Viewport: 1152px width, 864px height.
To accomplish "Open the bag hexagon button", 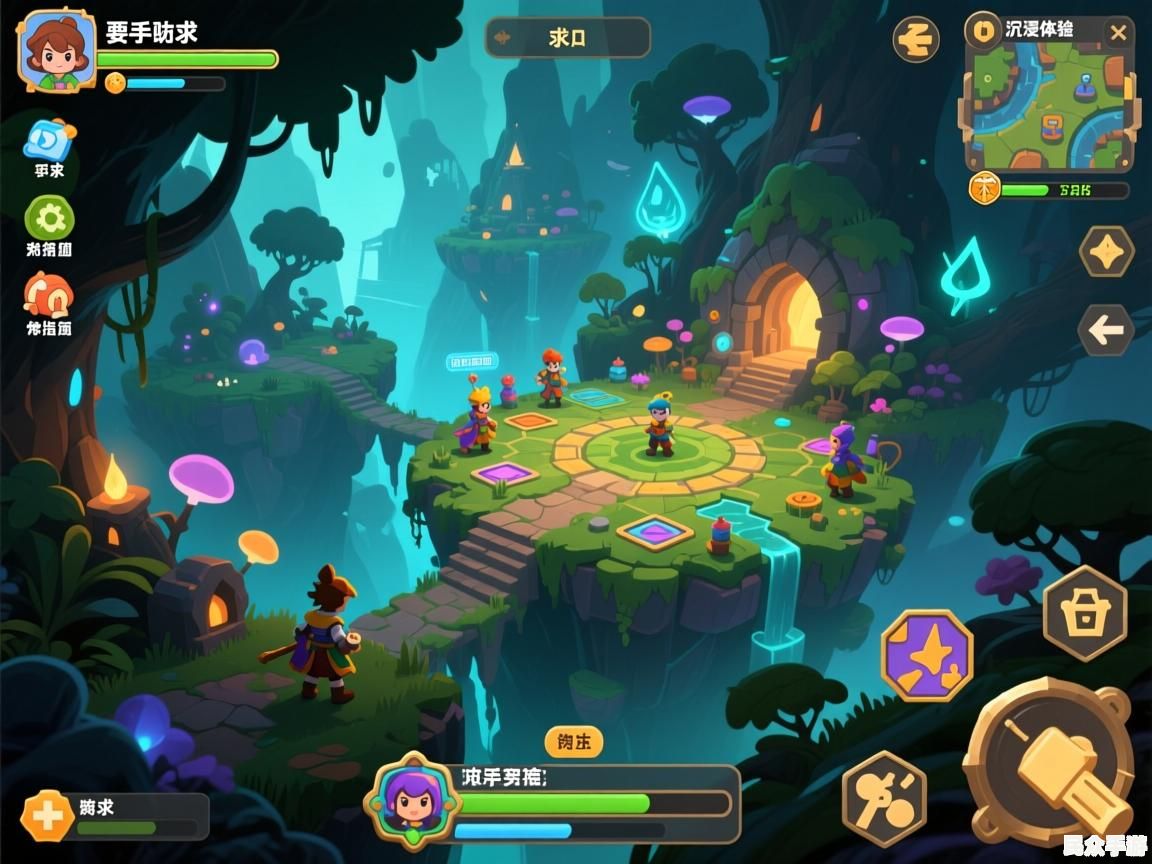I will (1084, 613).
